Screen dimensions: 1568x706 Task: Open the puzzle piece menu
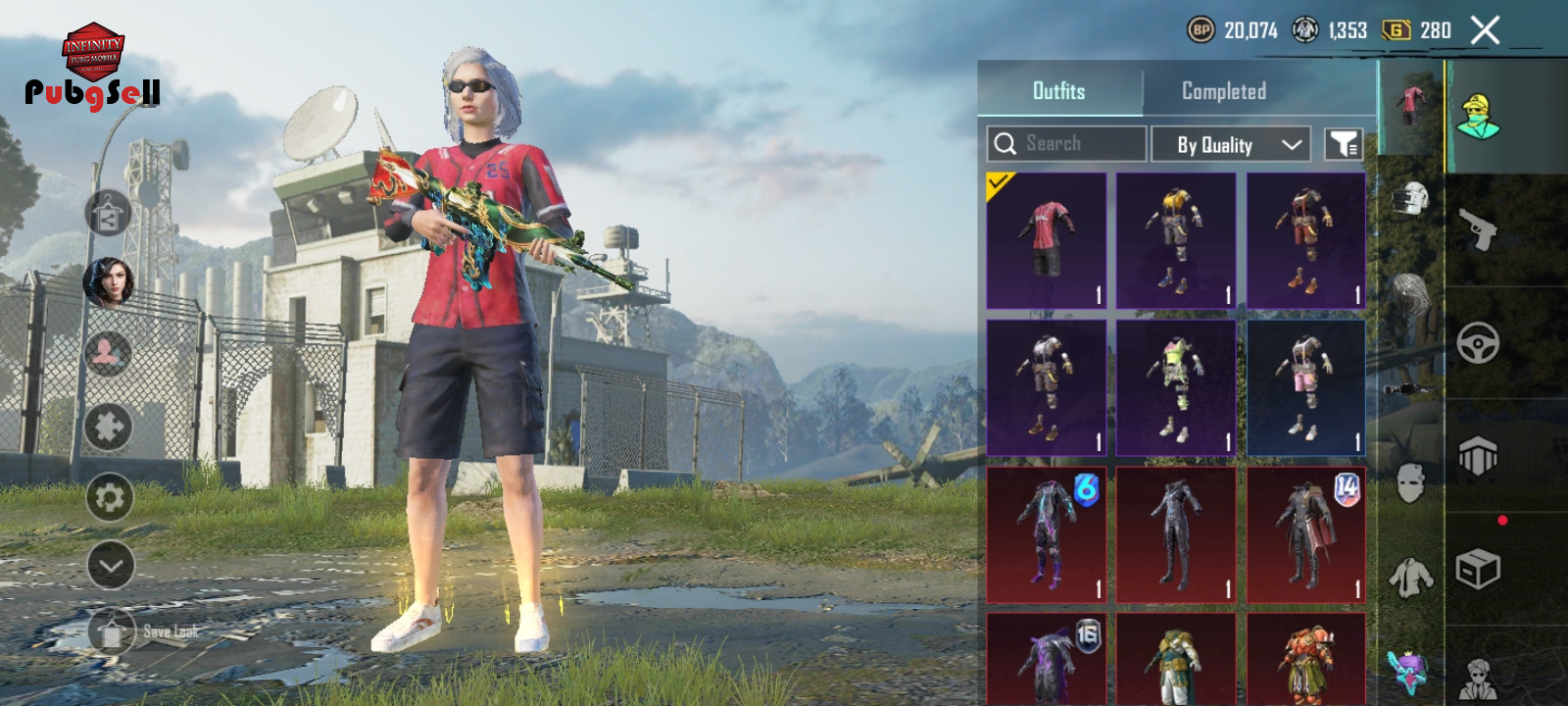pos(108,427)
